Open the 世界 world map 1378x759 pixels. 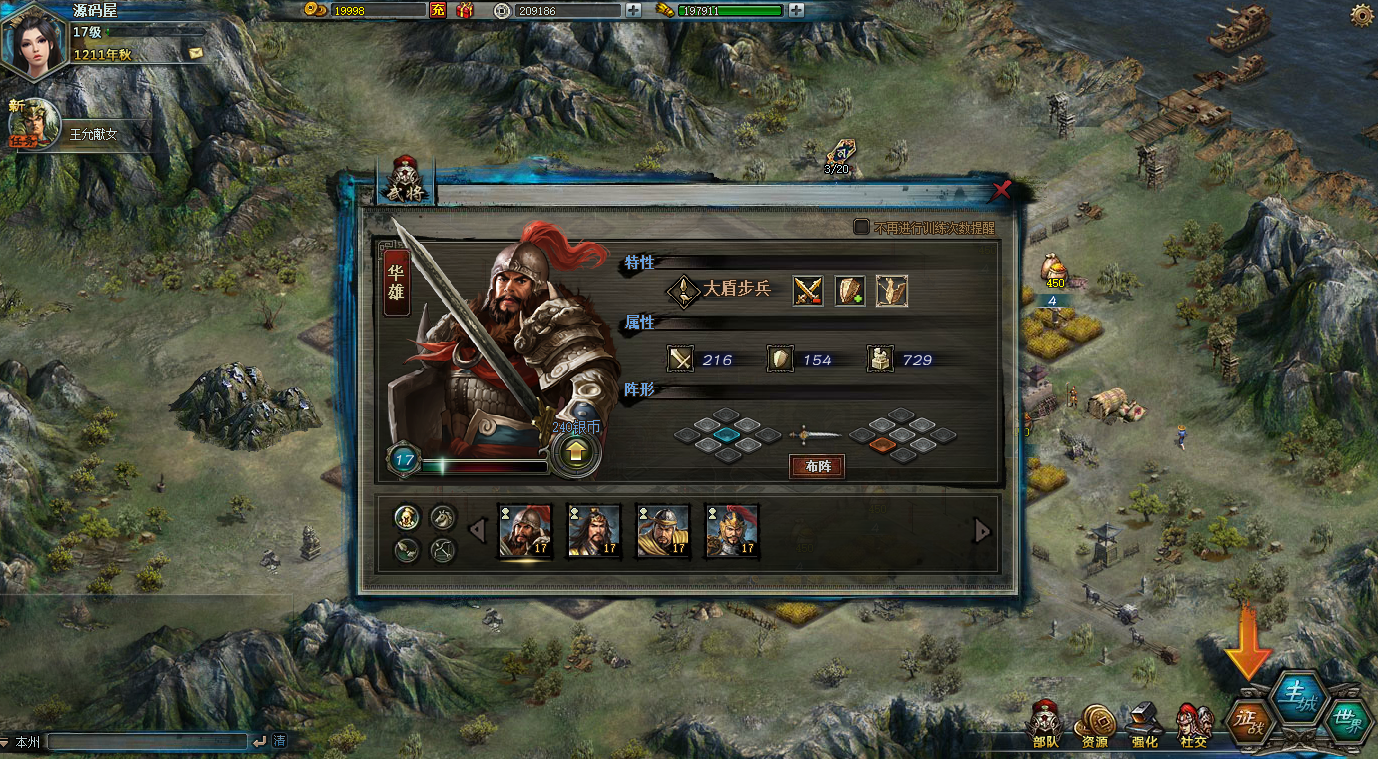click(x=1347, y=718)
